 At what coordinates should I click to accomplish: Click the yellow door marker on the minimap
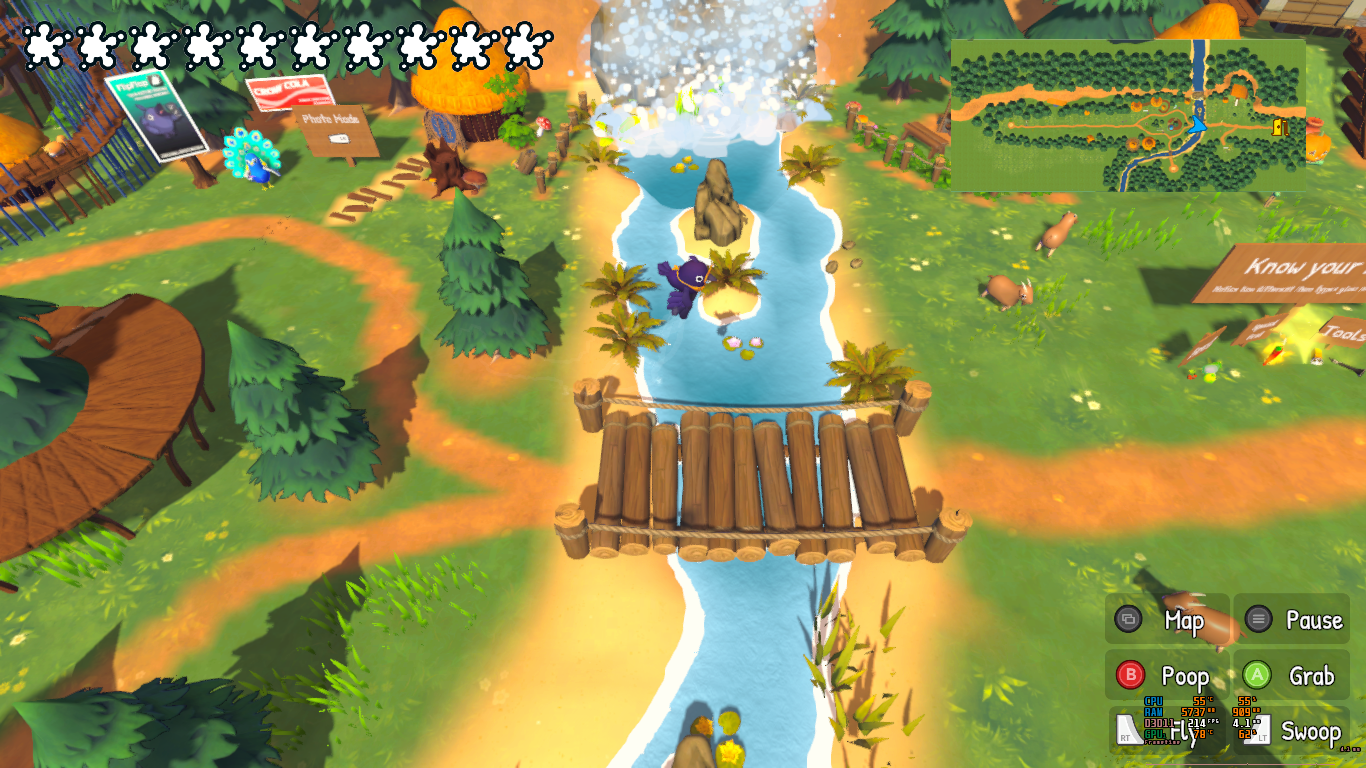tap(1280, 127)
